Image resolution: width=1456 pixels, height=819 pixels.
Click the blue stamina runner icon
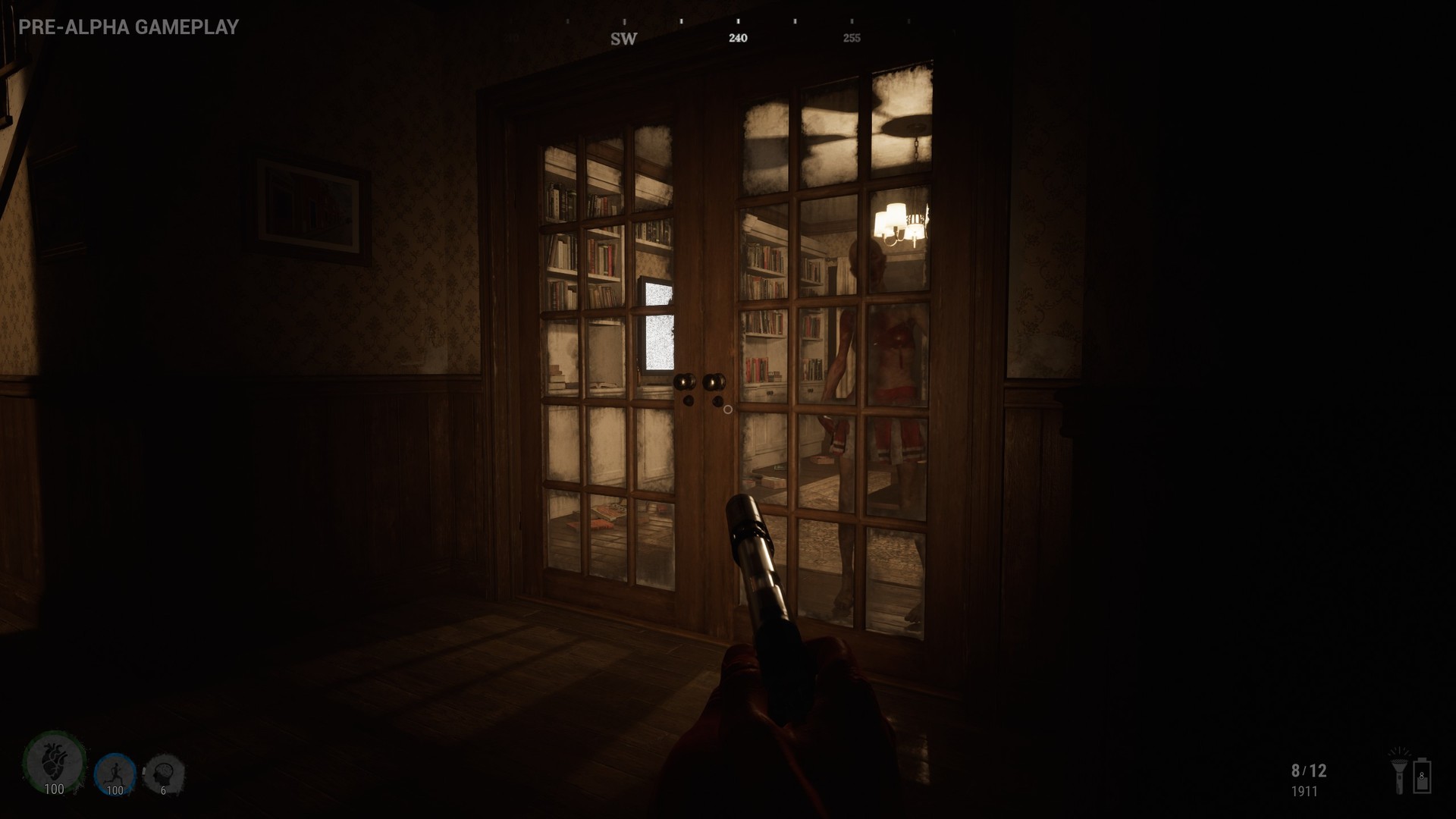pyautogui.click(x=115, y=770)
